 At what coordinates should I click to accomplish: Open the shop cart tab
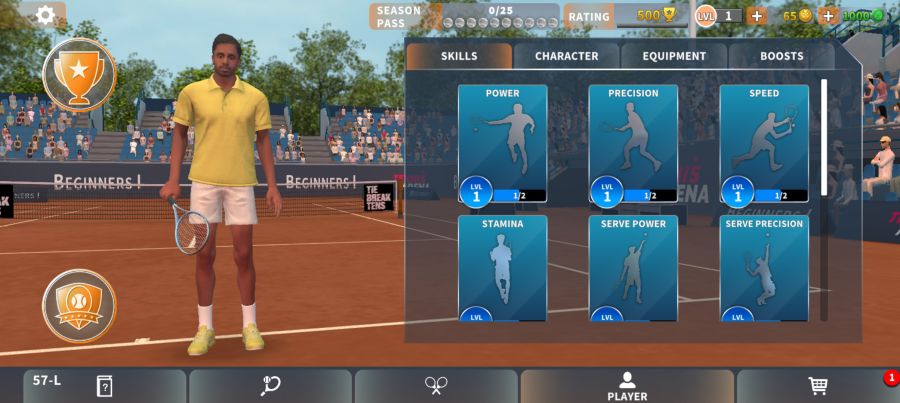817,386
